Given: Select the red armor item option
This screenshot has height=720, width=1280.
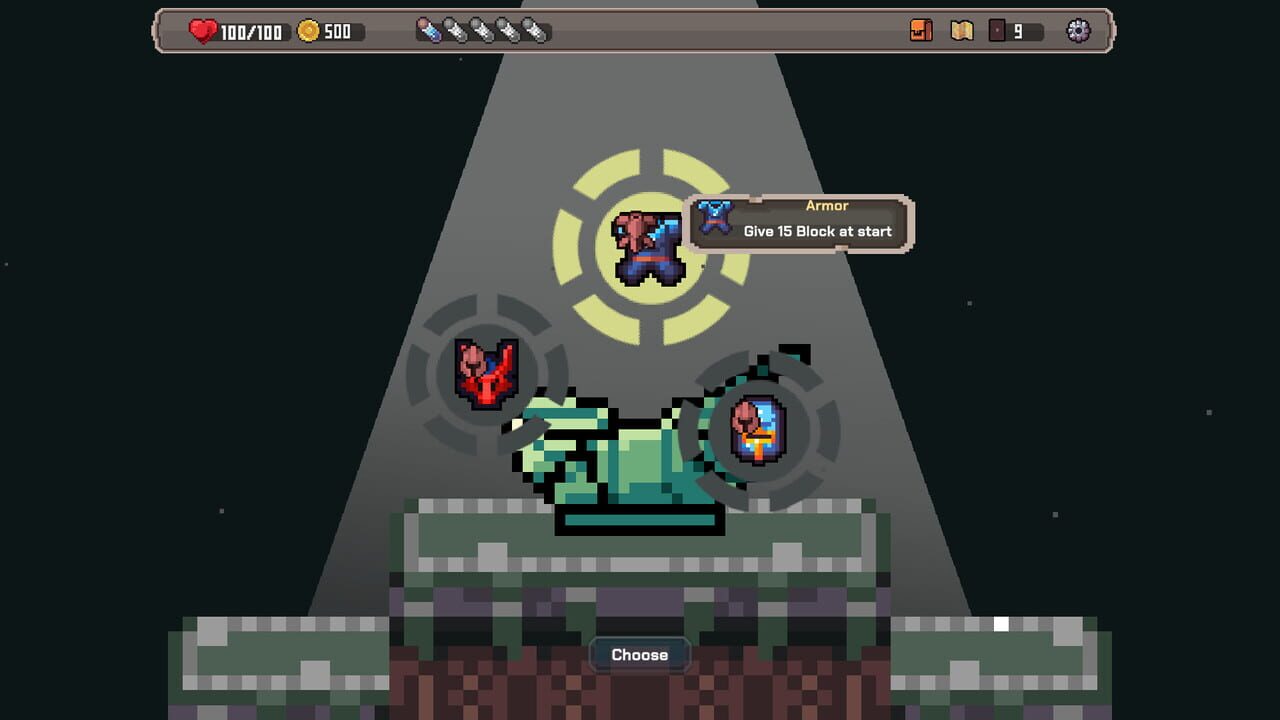Looking at the screenshot, I should click(488, 375).
